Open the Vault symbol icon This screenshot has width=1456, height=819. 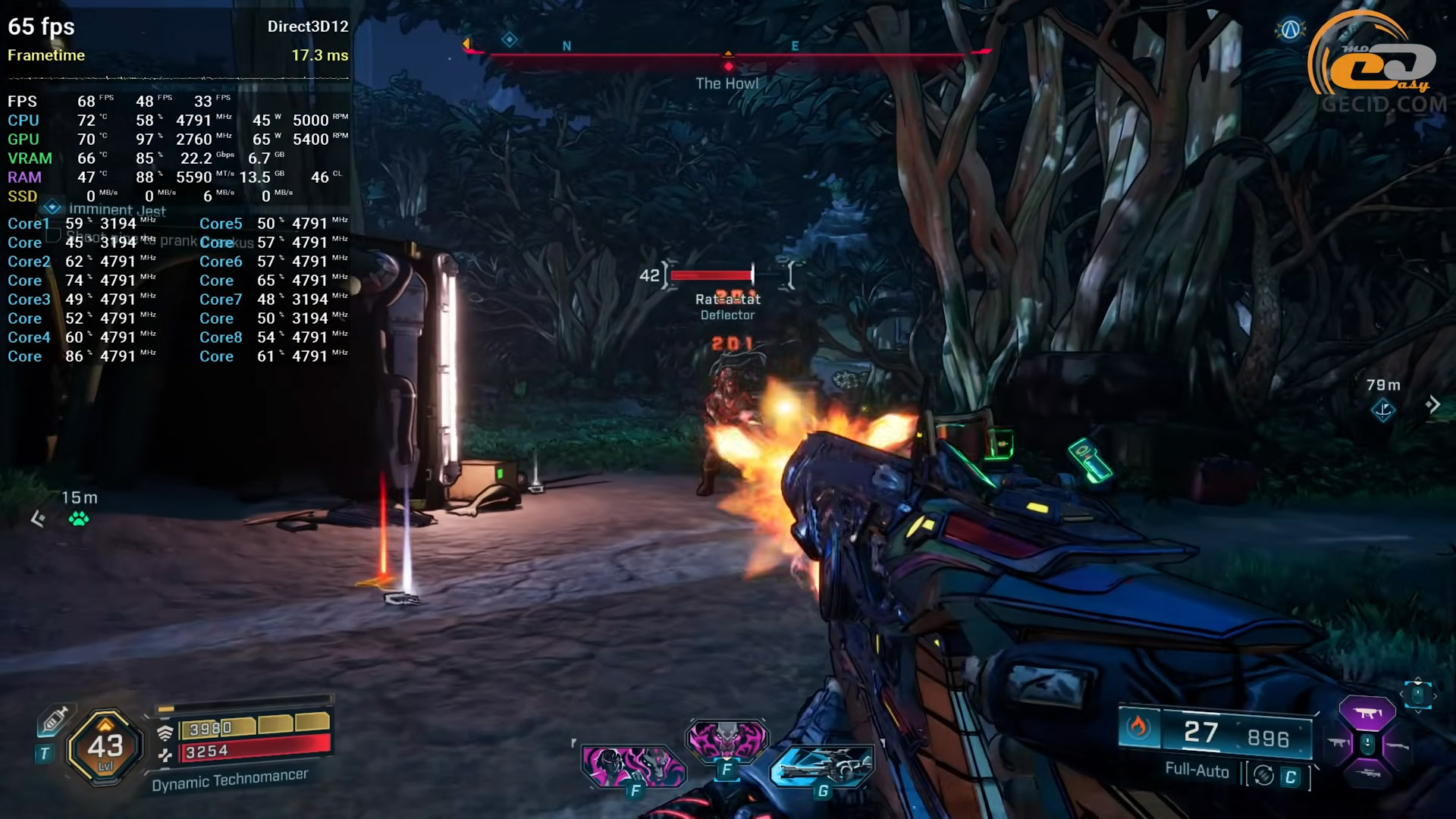[x=1290, y=30]
